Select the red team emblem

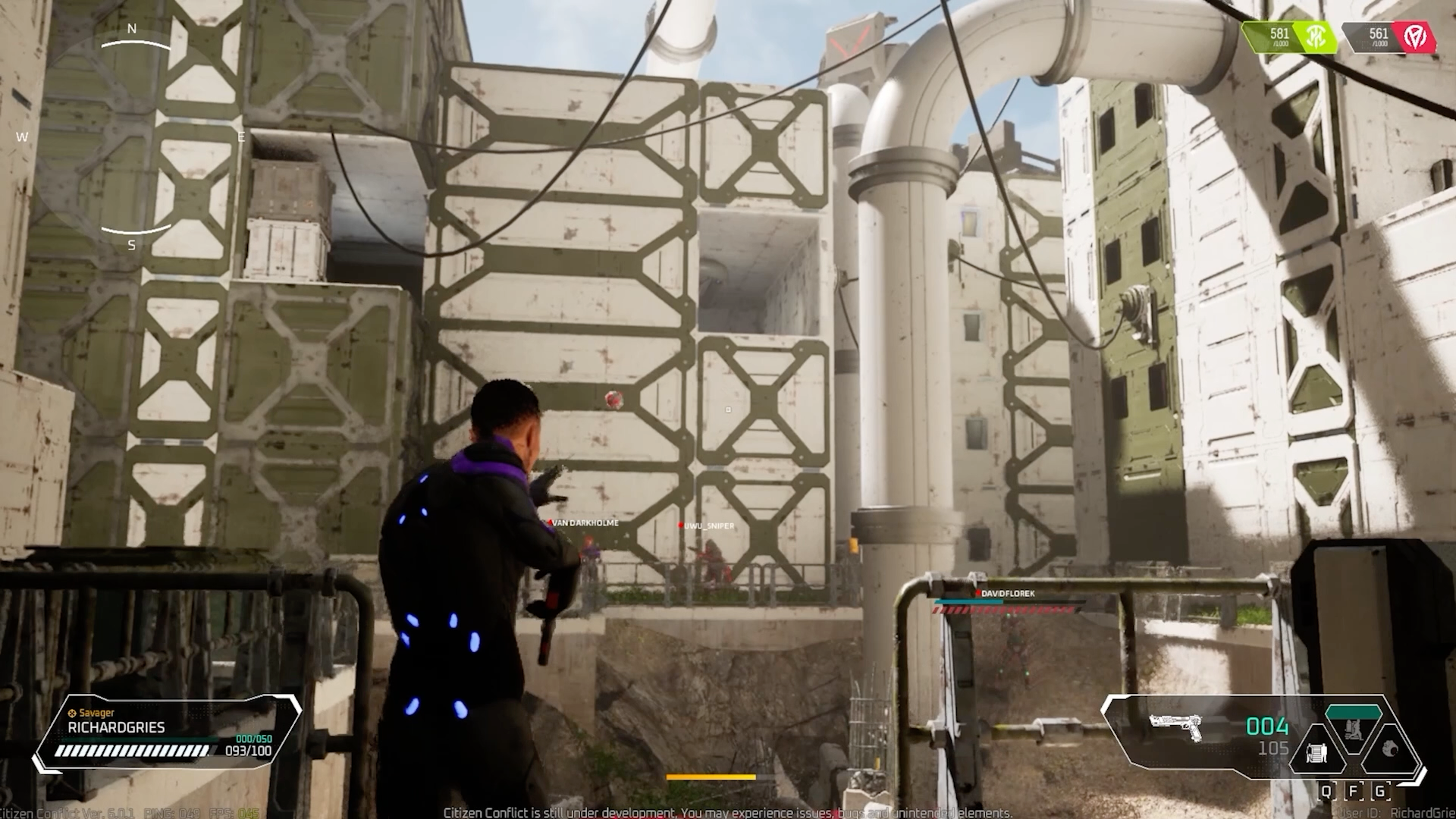pos(1414,36)
